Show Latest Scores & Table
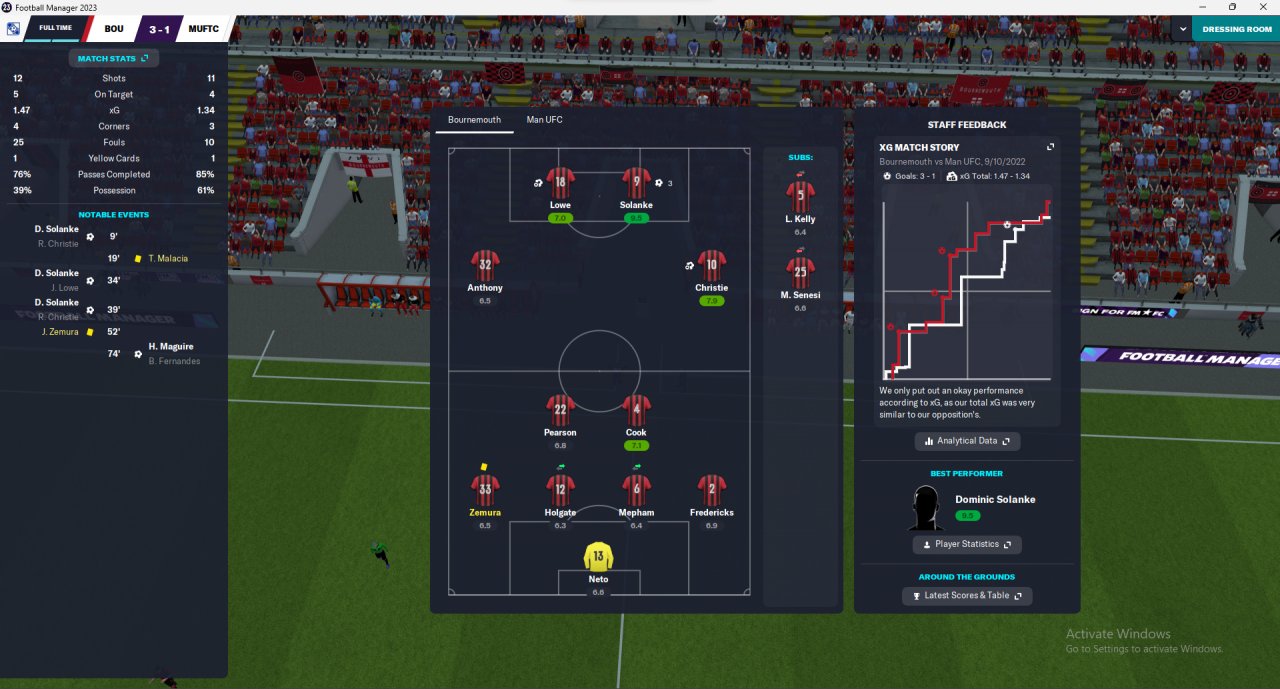Viewport: 1280px width, 689px height. tap(966, 596)
